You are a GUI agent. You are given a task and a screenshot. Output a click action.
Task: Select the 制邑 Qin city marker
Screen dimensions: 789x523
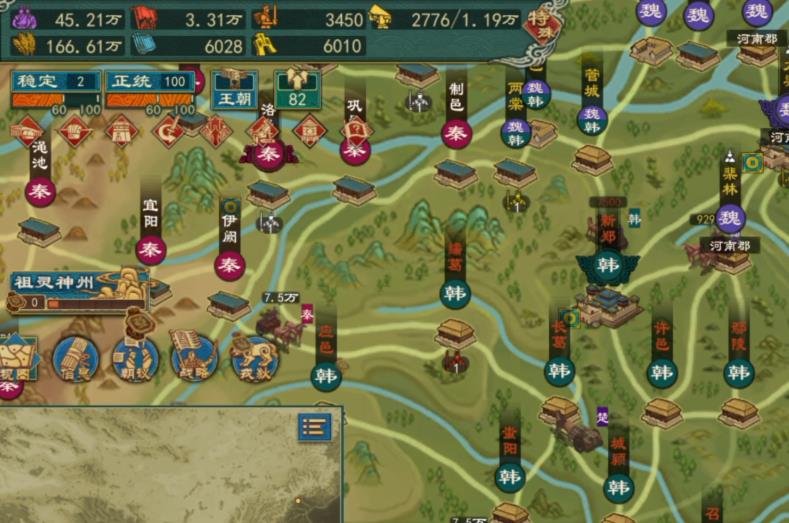456,133
